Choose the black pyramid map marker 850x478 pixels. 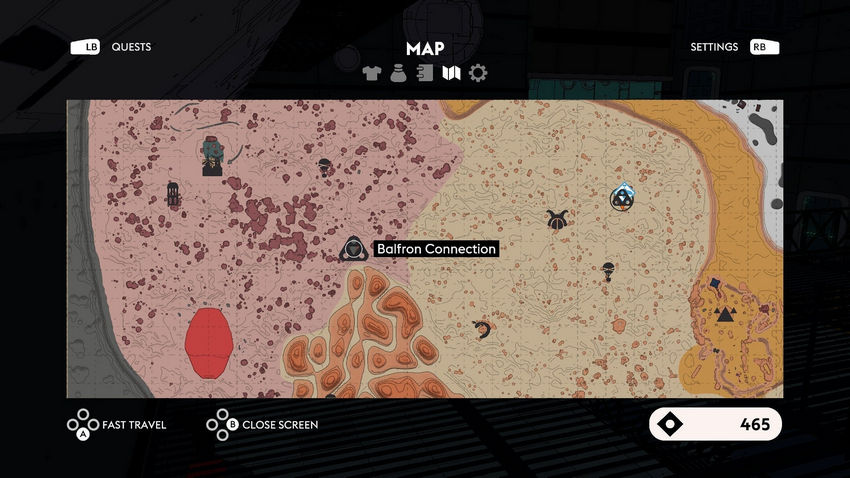(x=725, y=314)
